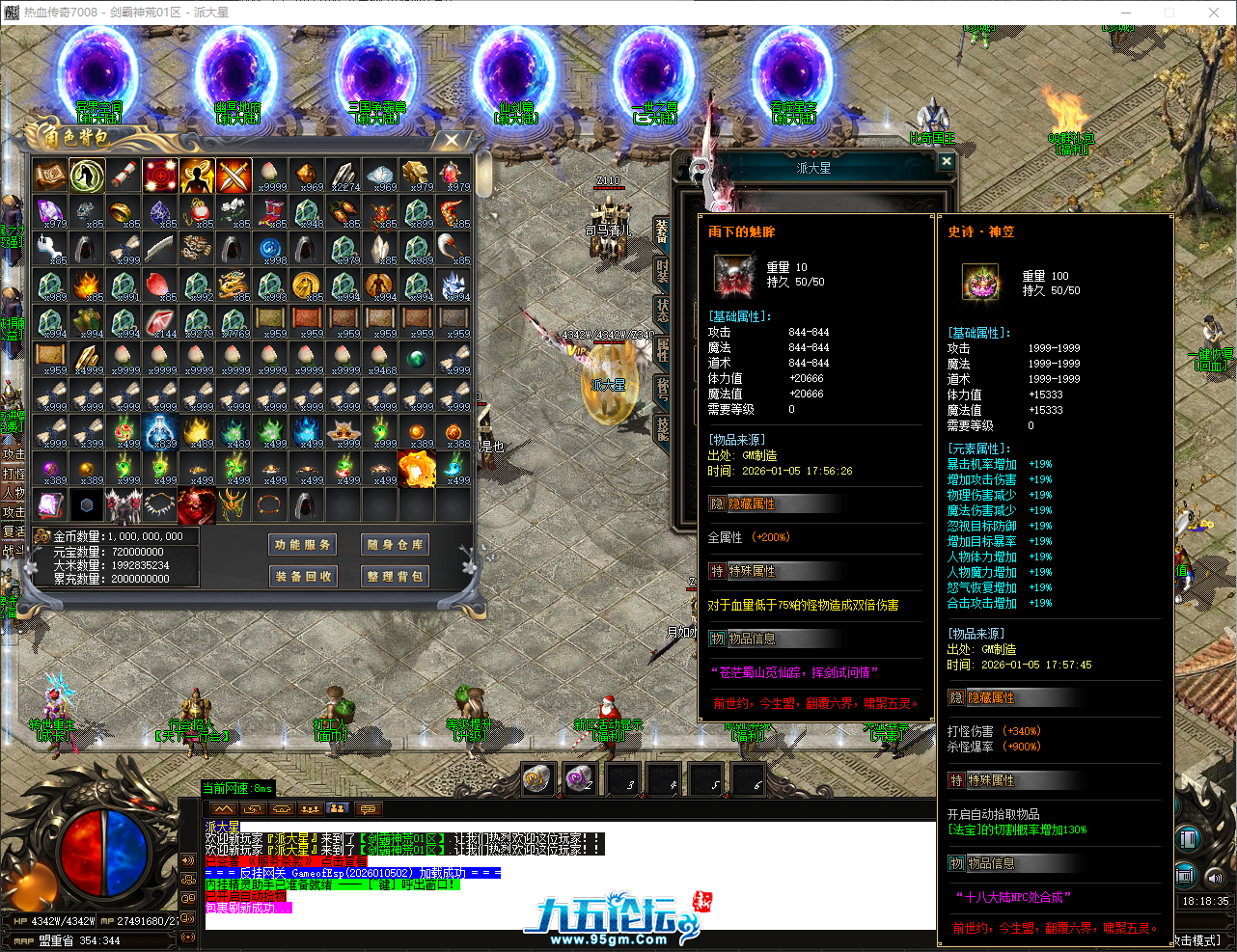Open the speech bubble chat settings icon
This screenshot has height=952, width=1237.
pyautogui.click(x=368, y=808)
